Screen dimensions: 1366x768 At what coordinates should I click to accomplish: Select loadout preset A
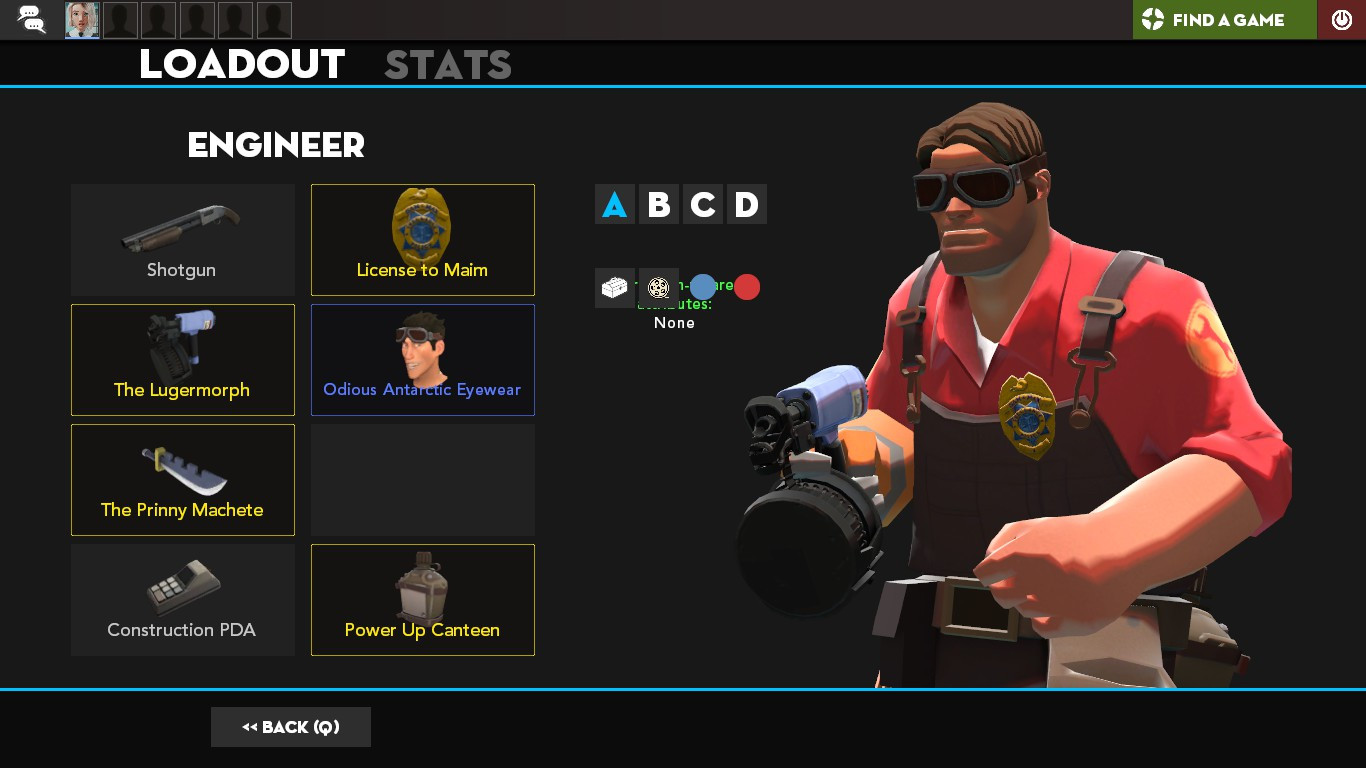614,204
